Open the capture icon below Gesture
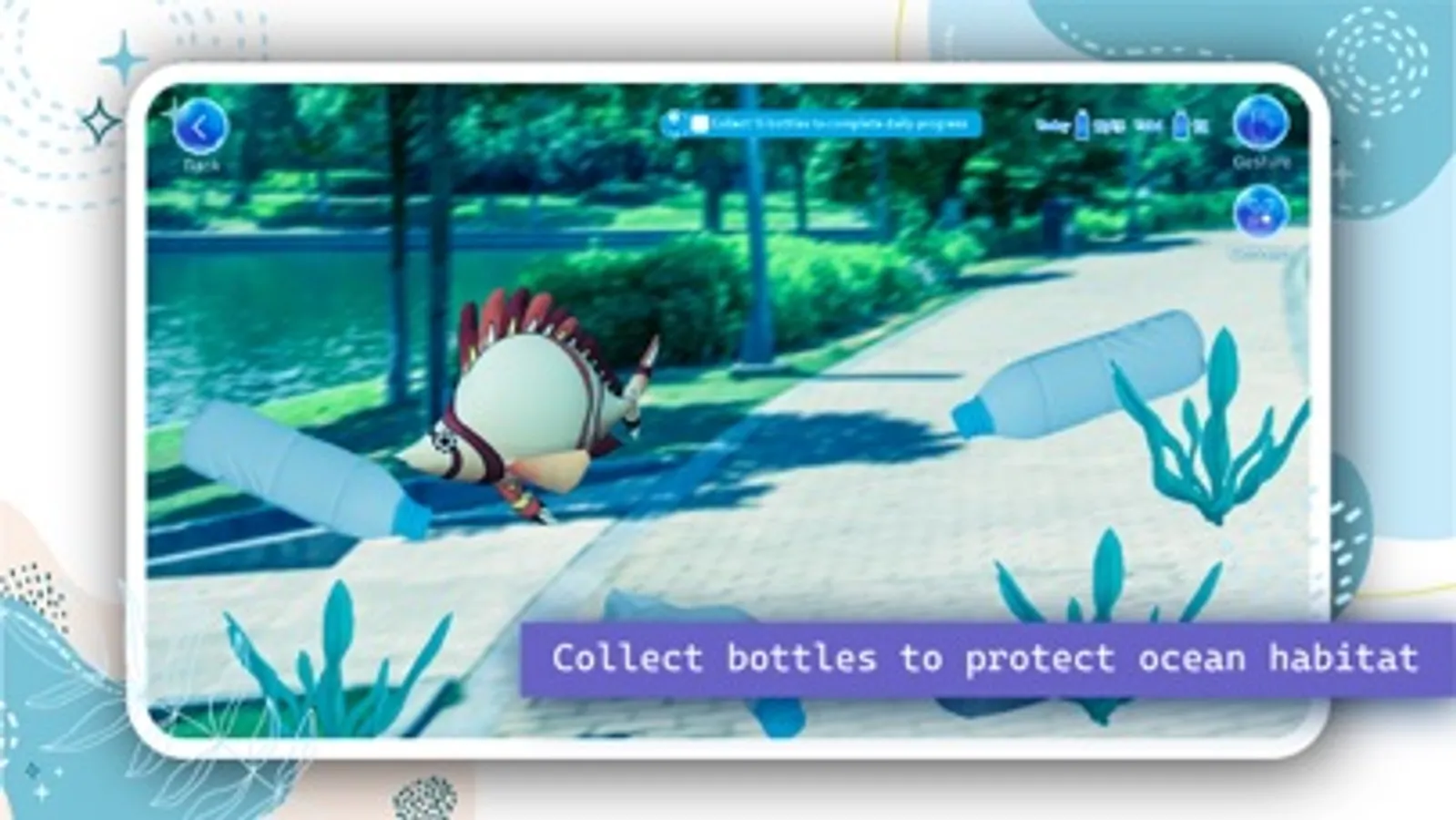Screen dimensions: 1456x820 coord(1262,211)
